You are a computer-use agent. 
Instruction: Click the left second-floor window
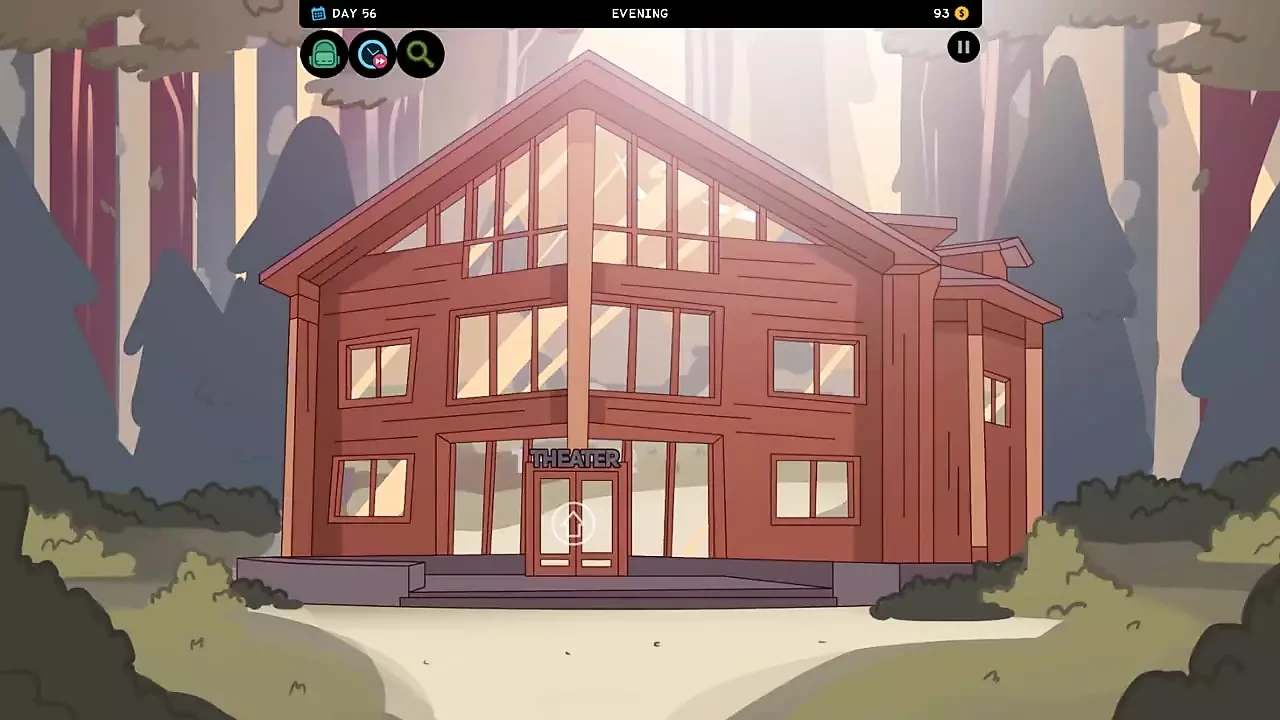(x=381, y=370)
